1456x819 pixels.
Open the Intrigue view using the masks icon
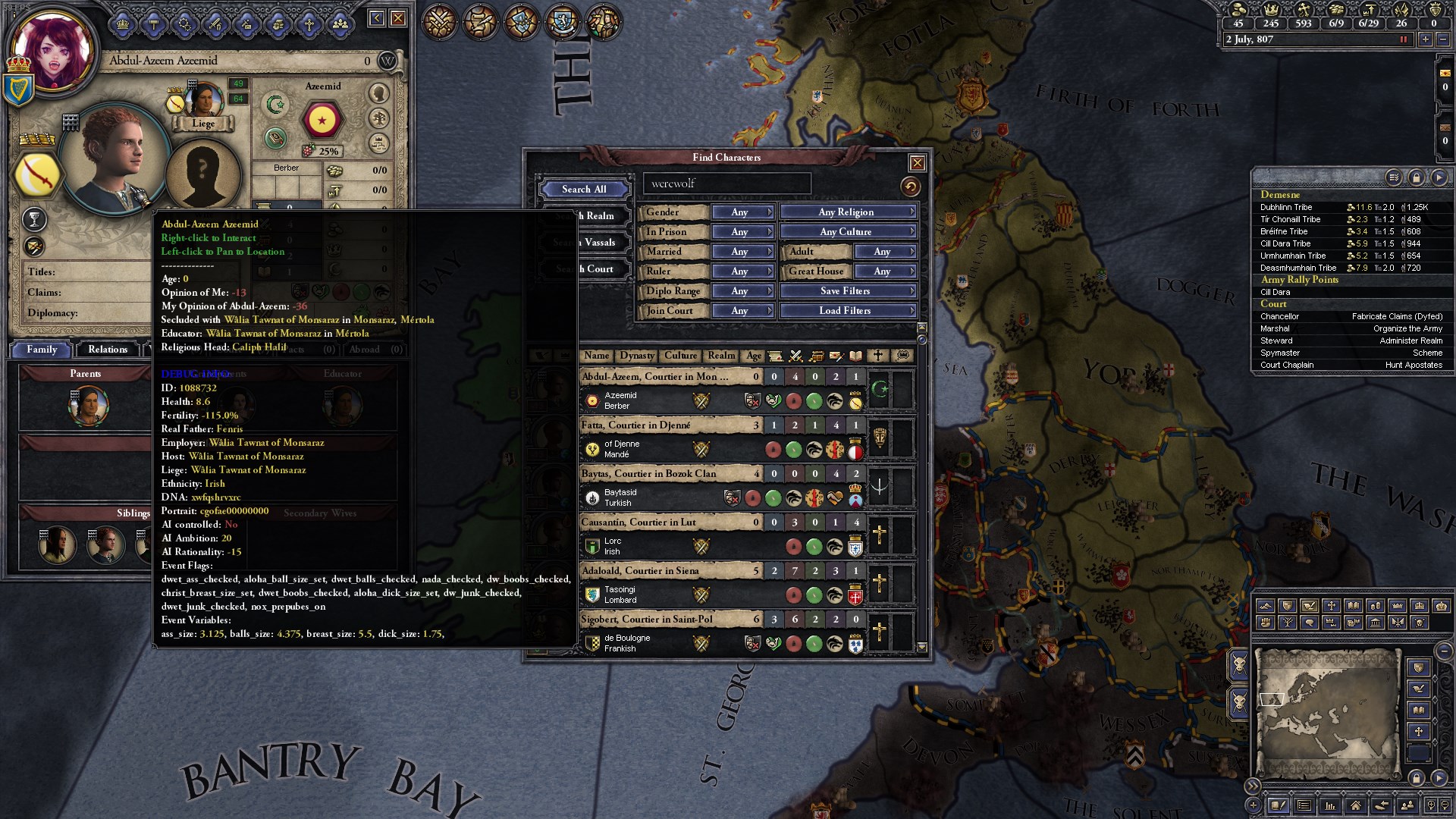(x=523, y=21)
